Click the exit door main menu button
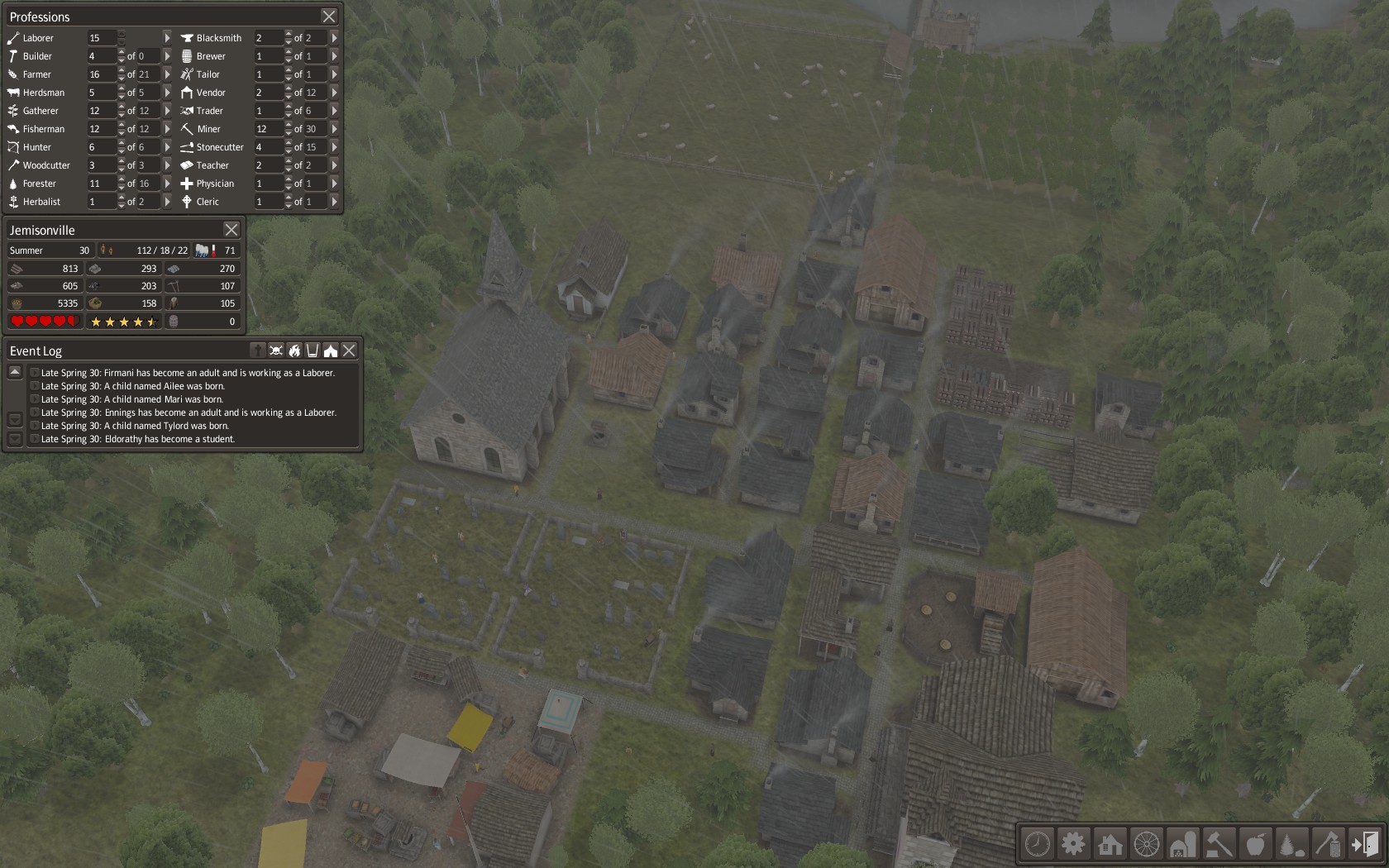 pyautogui.click(x=1365, y=844)
